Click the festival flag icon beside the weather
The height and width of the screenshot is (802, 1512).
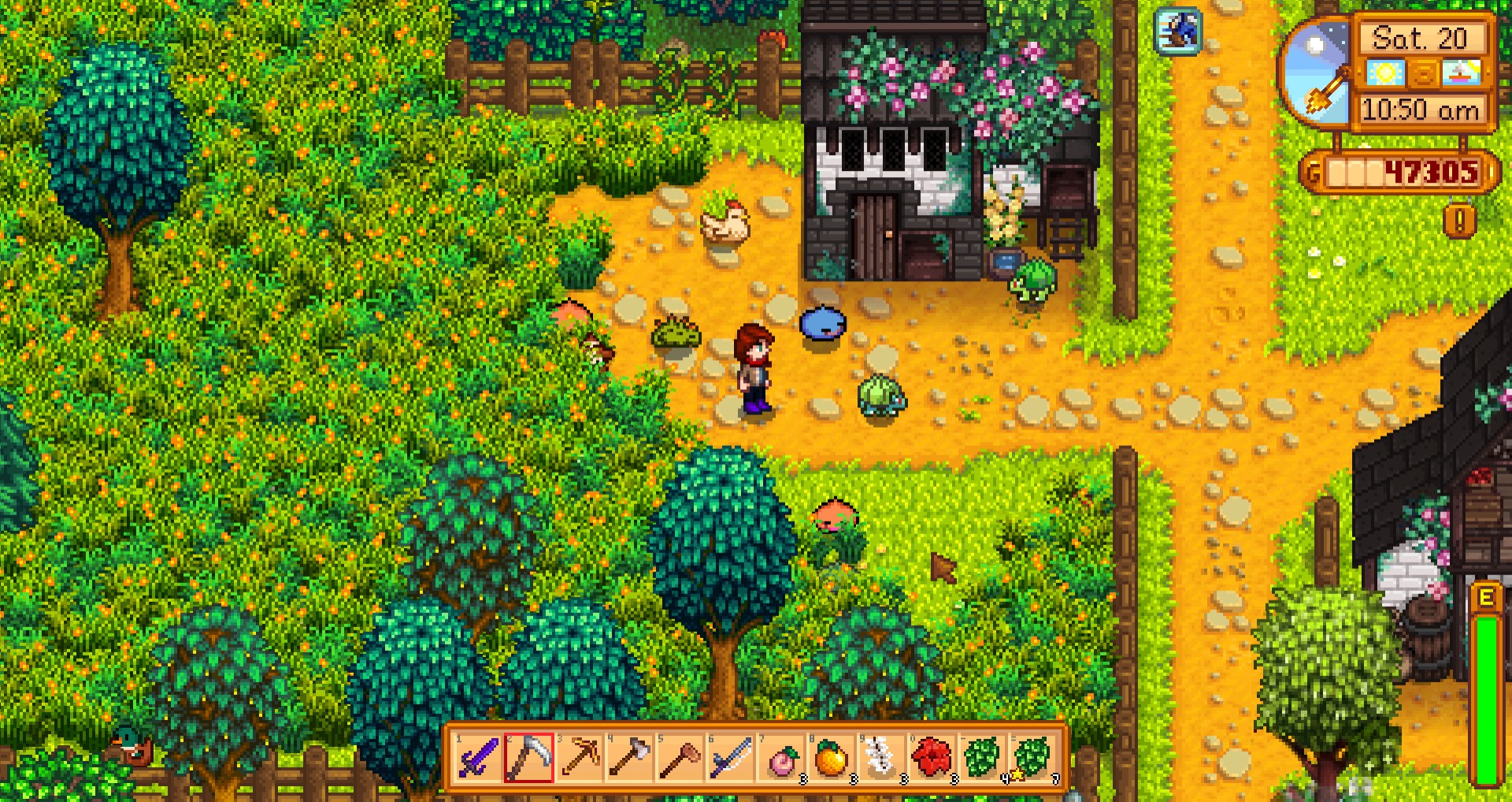[x=1462, y=72]
